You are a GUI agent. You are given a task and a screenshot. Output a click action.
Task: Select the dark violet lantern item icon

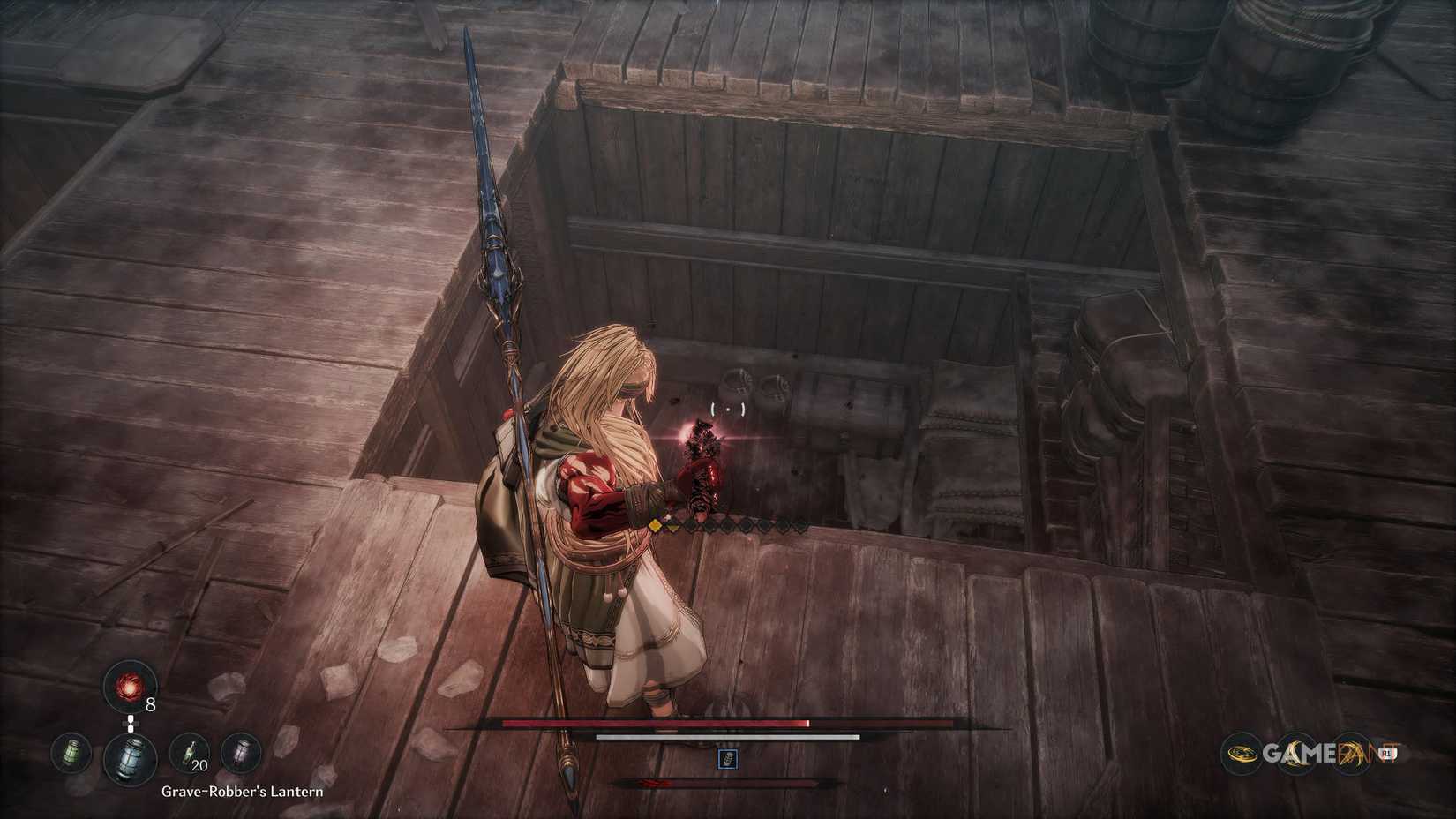pos(243,754)
